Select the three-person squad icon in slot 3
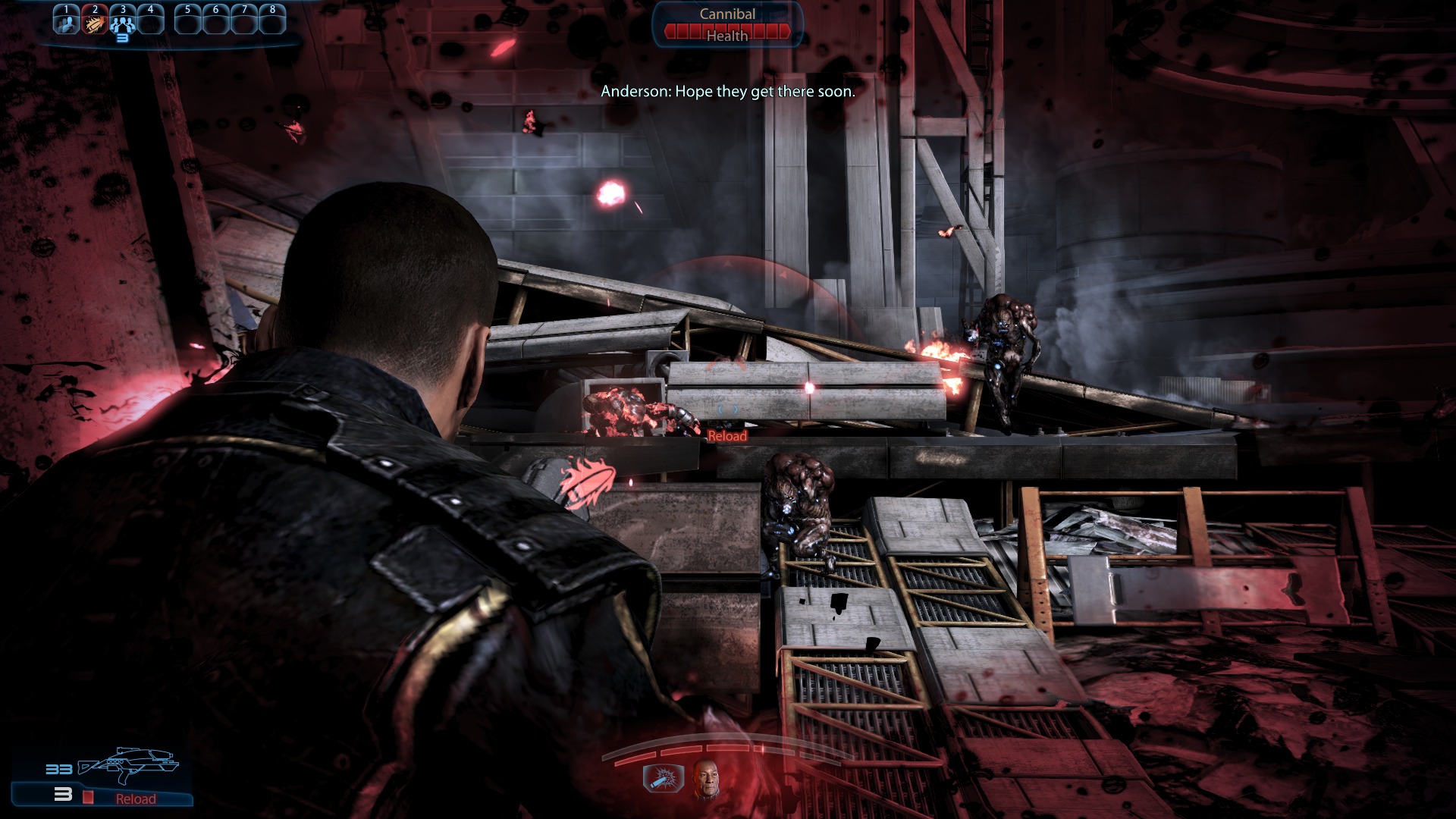 (x=123, y=23)
